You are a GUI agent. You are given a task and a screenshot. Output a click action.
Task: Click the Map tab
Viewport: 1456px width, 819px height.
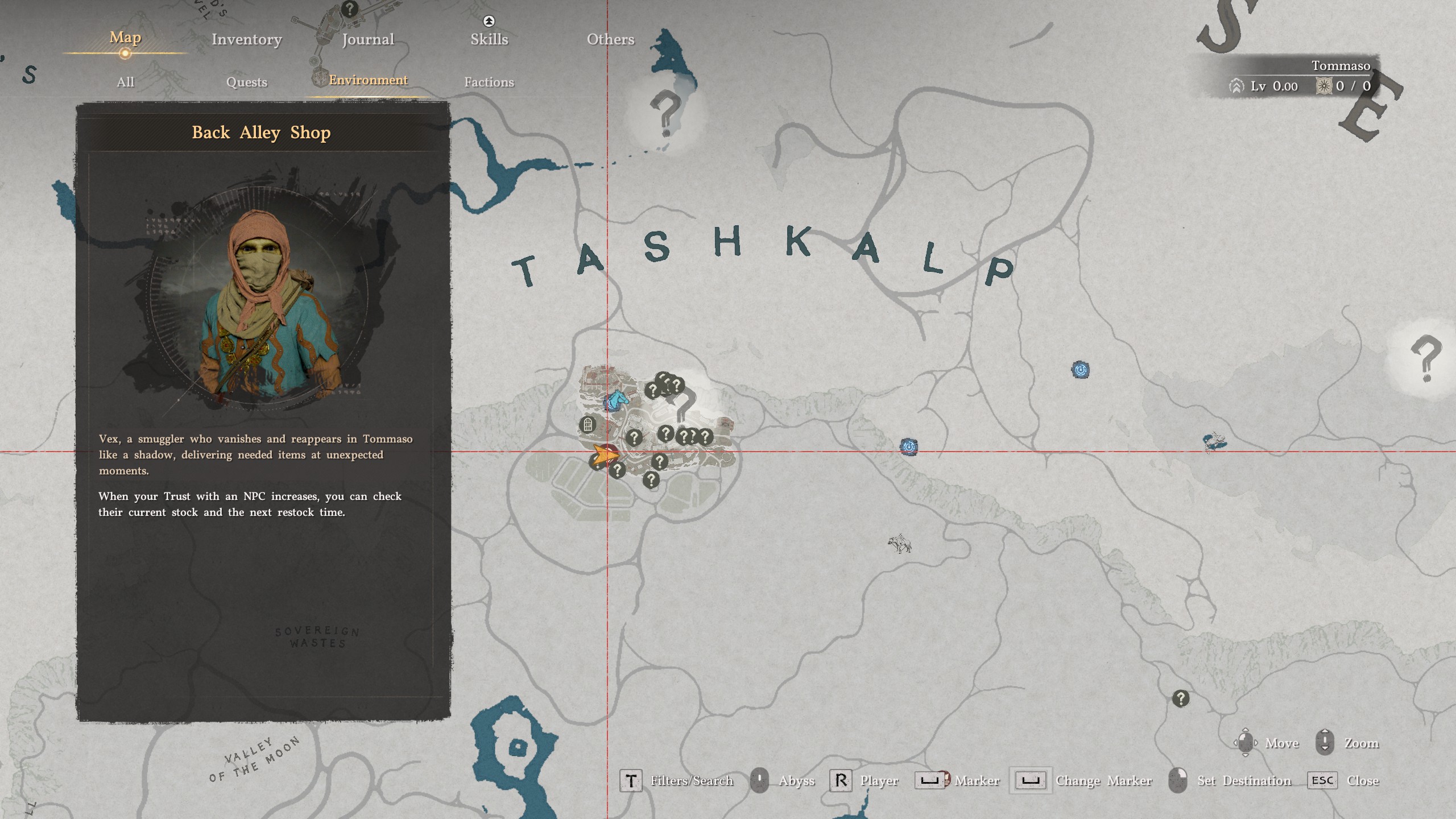click(125, 38)
